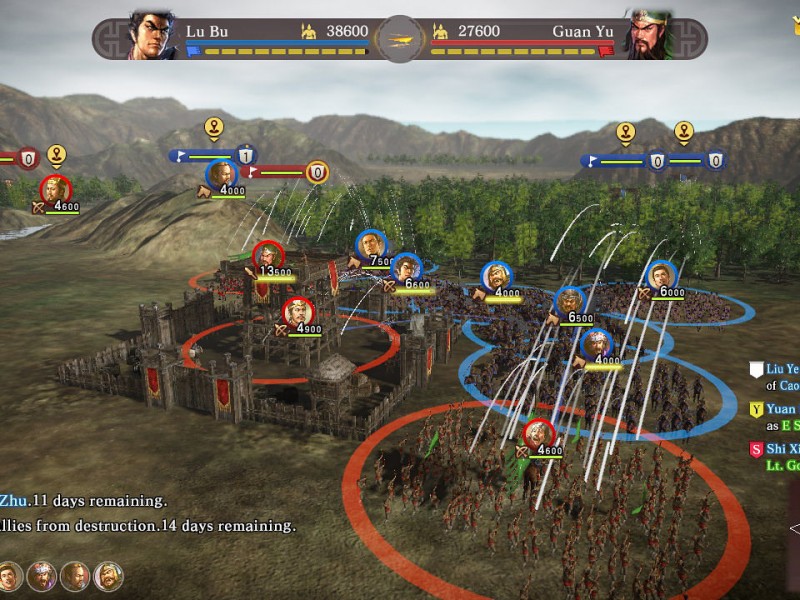Choose the officer portrait with purple headdress
The height and width of the screenshot is (600, 800).
coord(42,575)
